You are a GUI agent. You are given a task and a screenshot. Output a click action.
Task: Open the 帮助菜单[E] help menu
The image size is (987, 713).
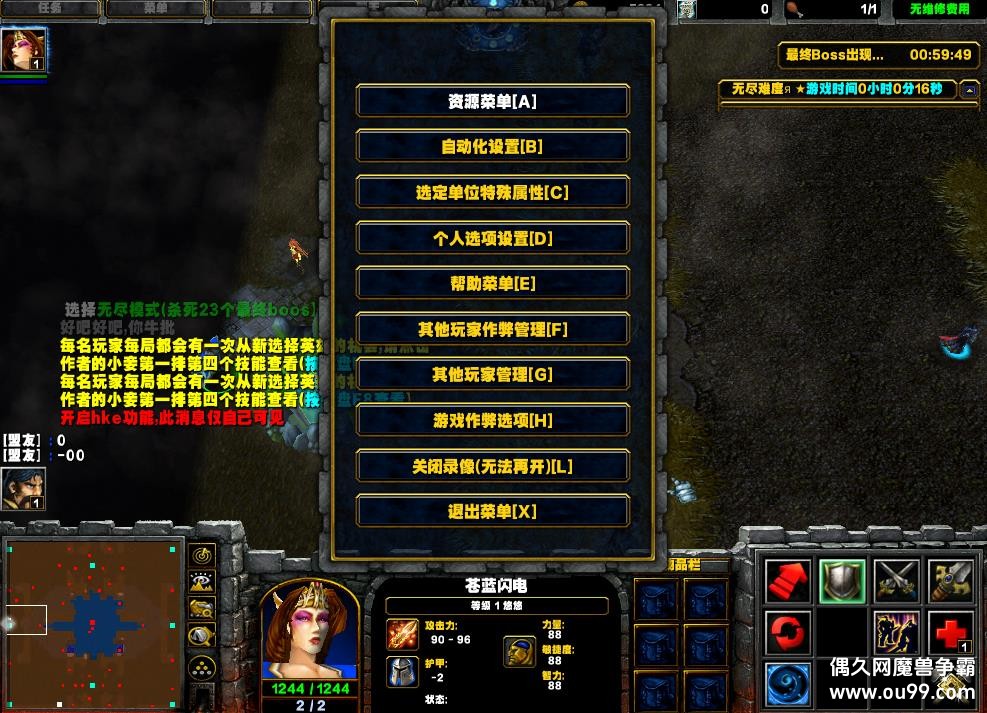pos(492,284)
